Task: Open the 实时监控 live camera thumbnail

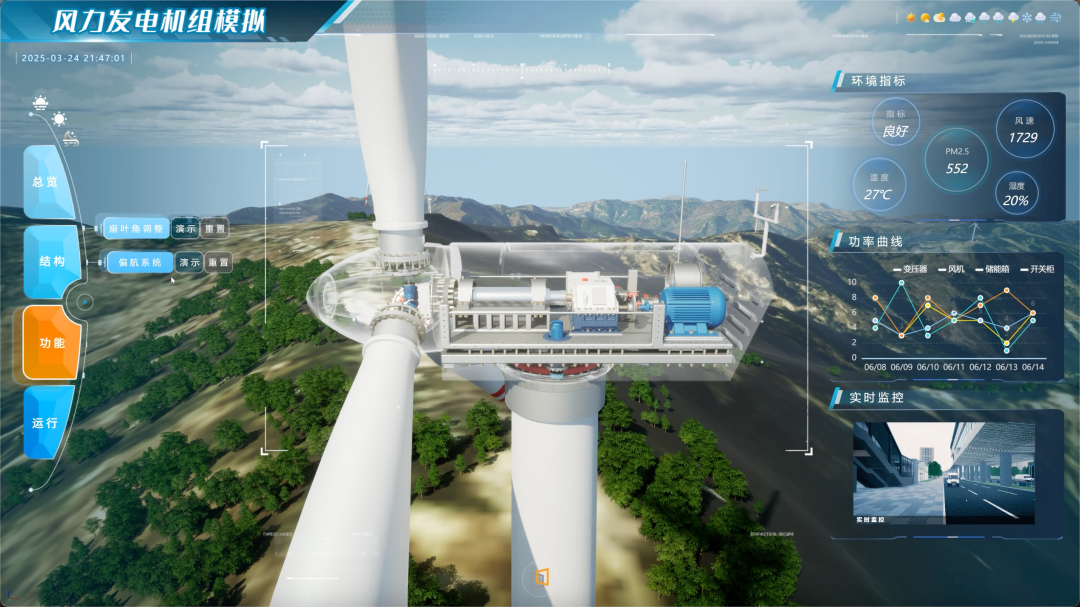Action: click(x=944, y=472)
